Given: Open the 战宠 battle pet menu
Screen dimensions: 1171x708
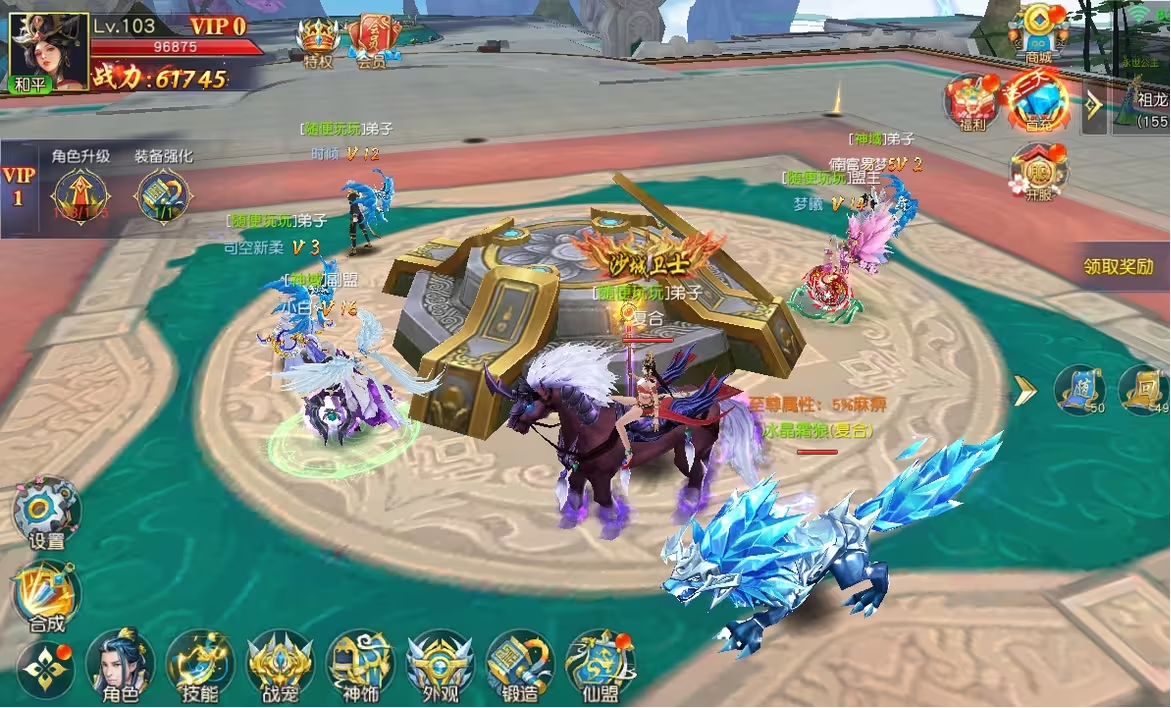Looking at the screenshot, I should (280, 663).
